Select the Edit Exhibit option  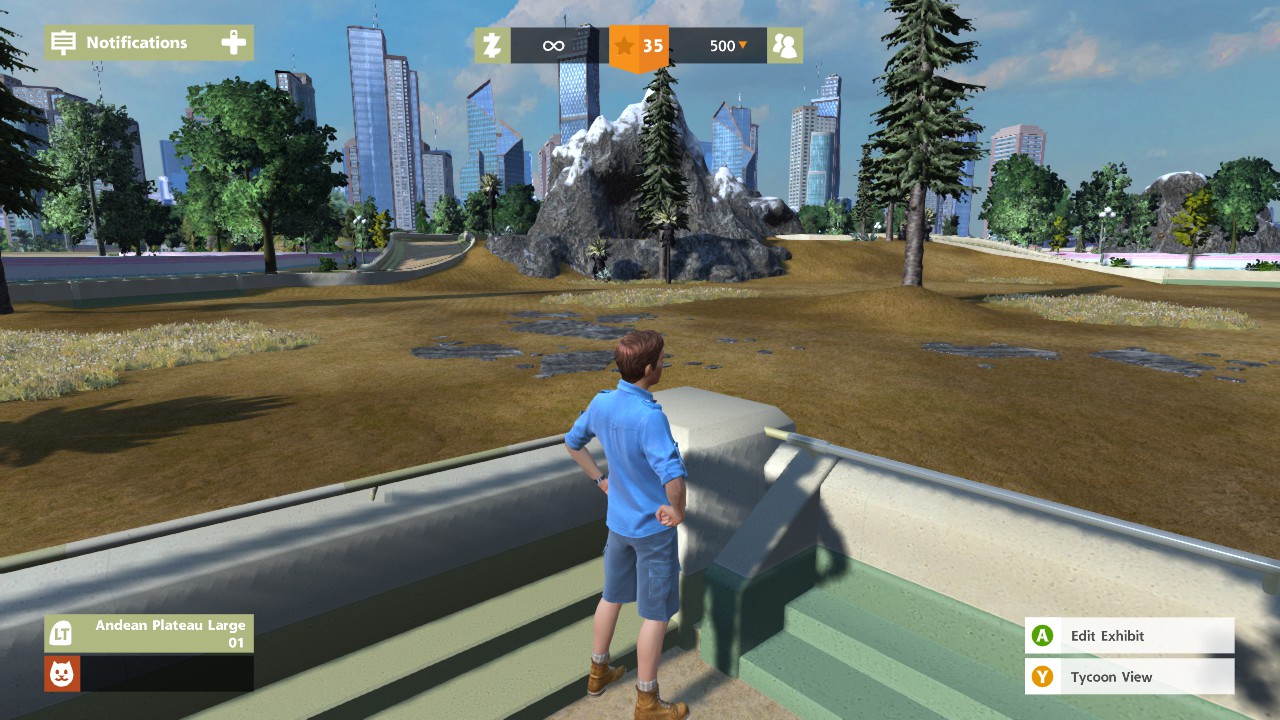[1129, 636]
